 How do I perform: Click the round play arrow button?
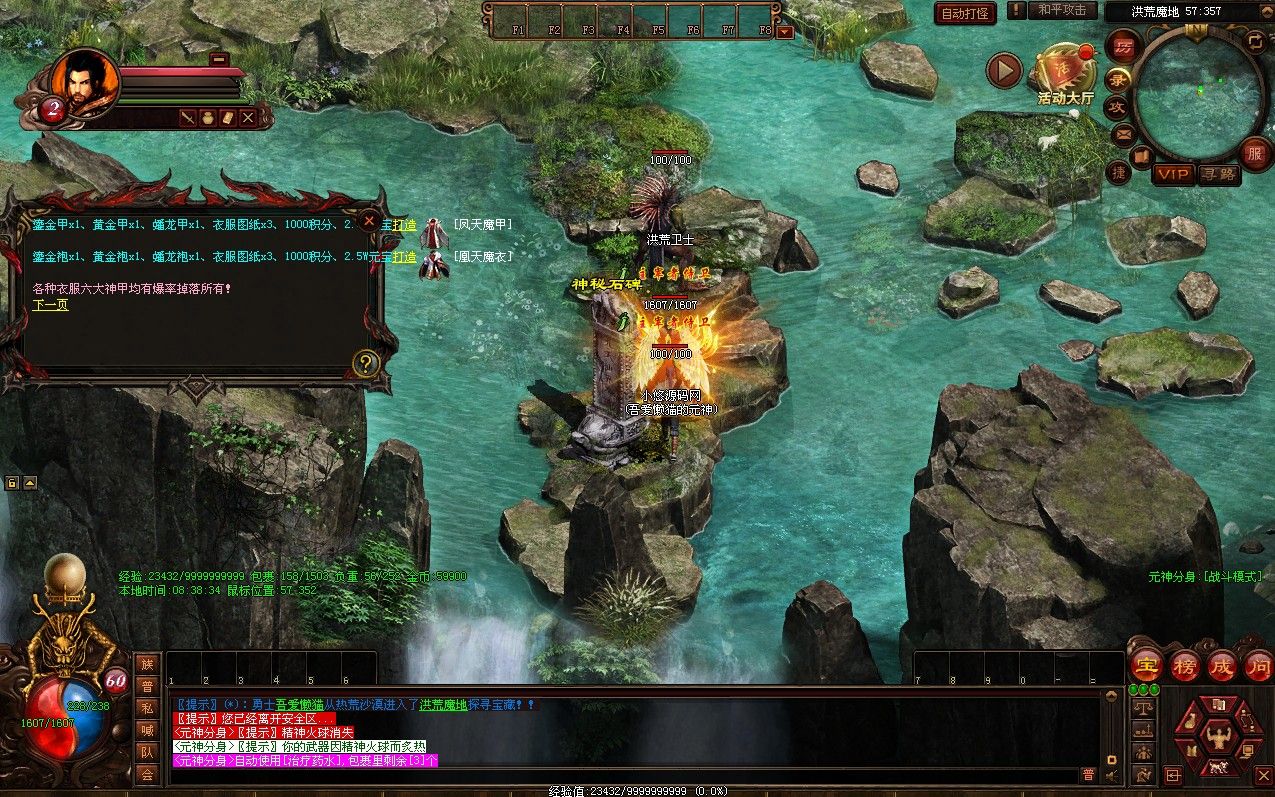[1004, 70]
